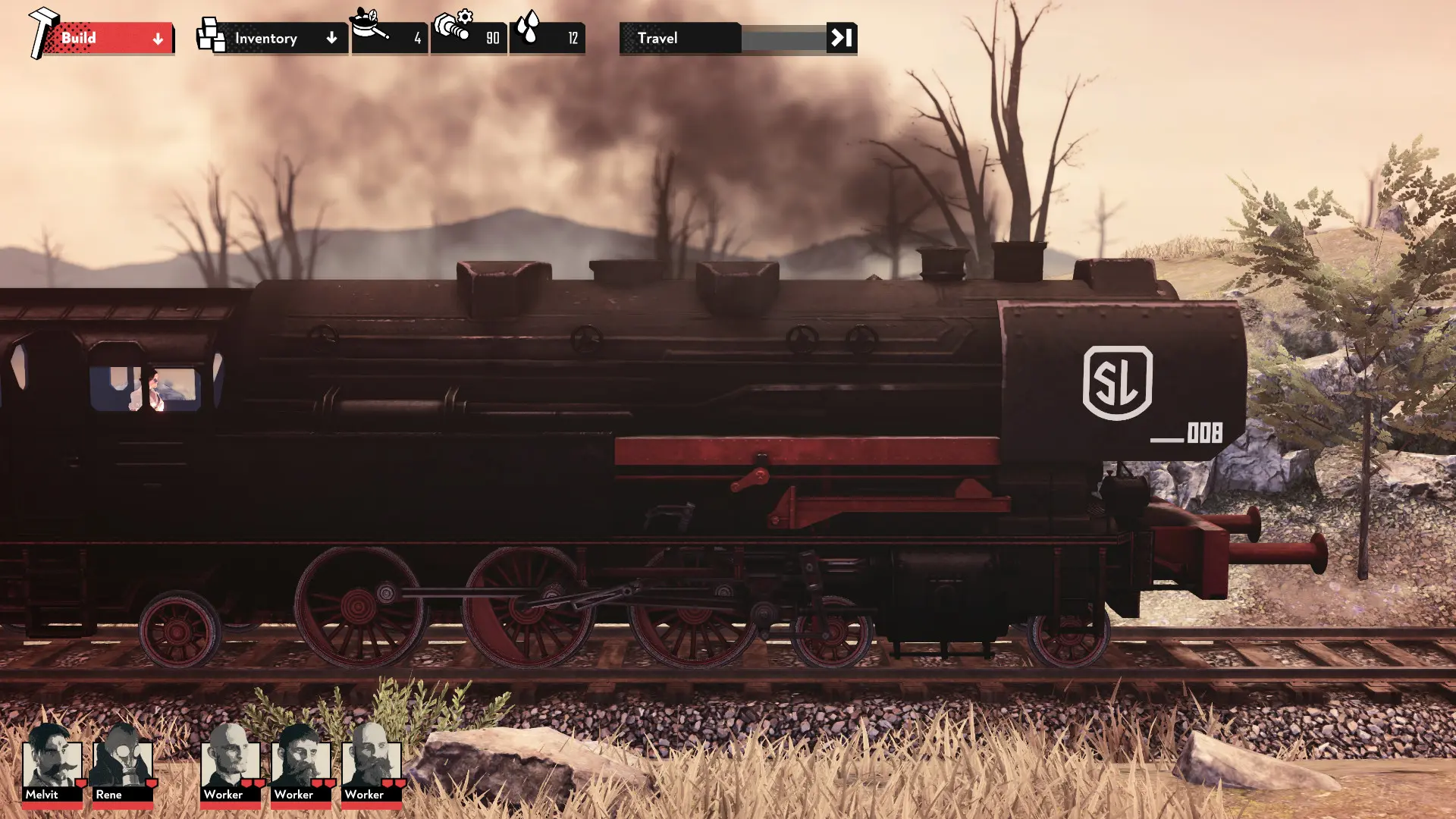The height and width of the screenshot is (819, 1456).
Task: Expand the Inventory dropdown arrow
Action: (x=331, y=36)
